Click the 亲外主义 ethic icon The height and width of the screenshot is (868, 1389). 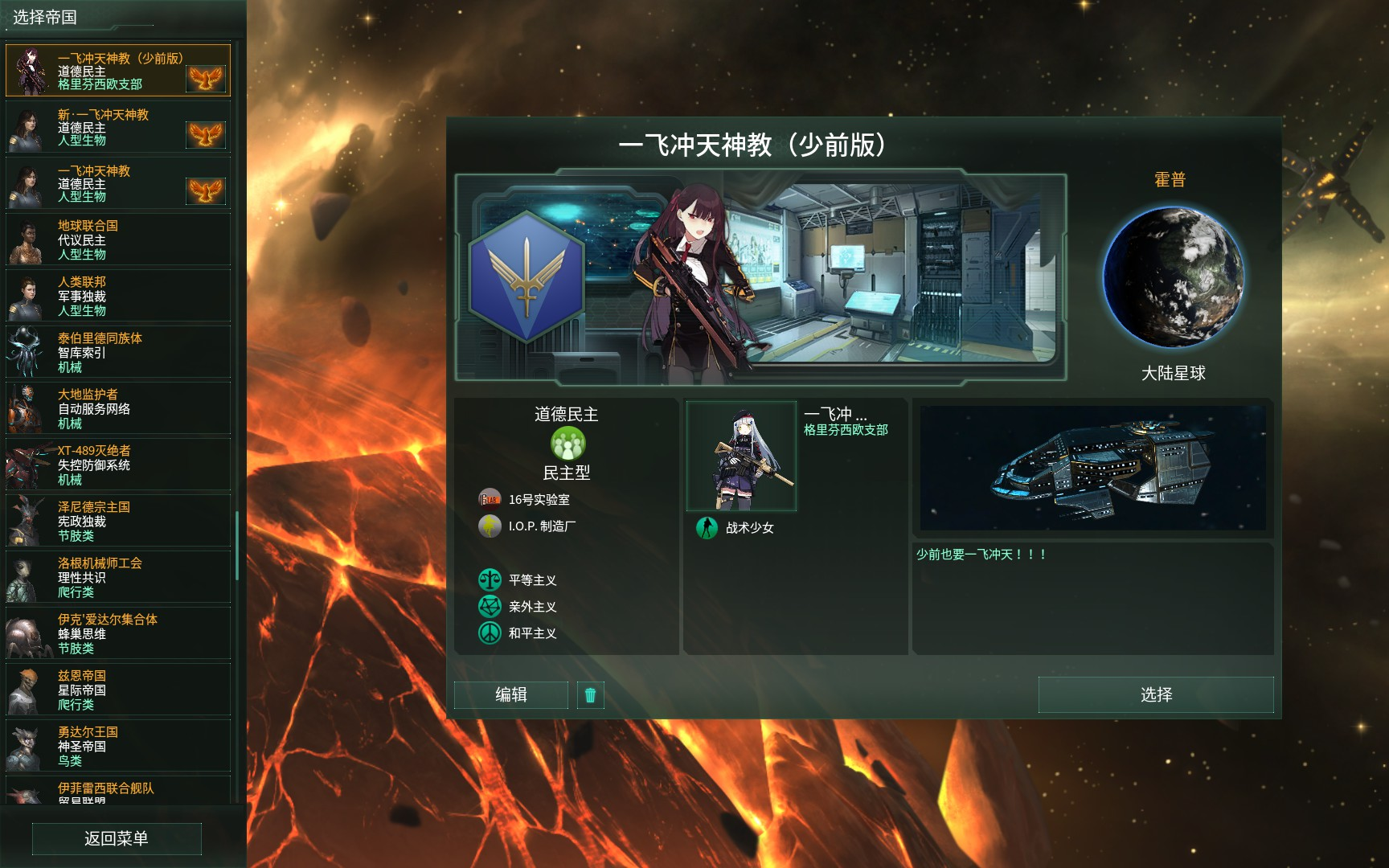(490, 607)
